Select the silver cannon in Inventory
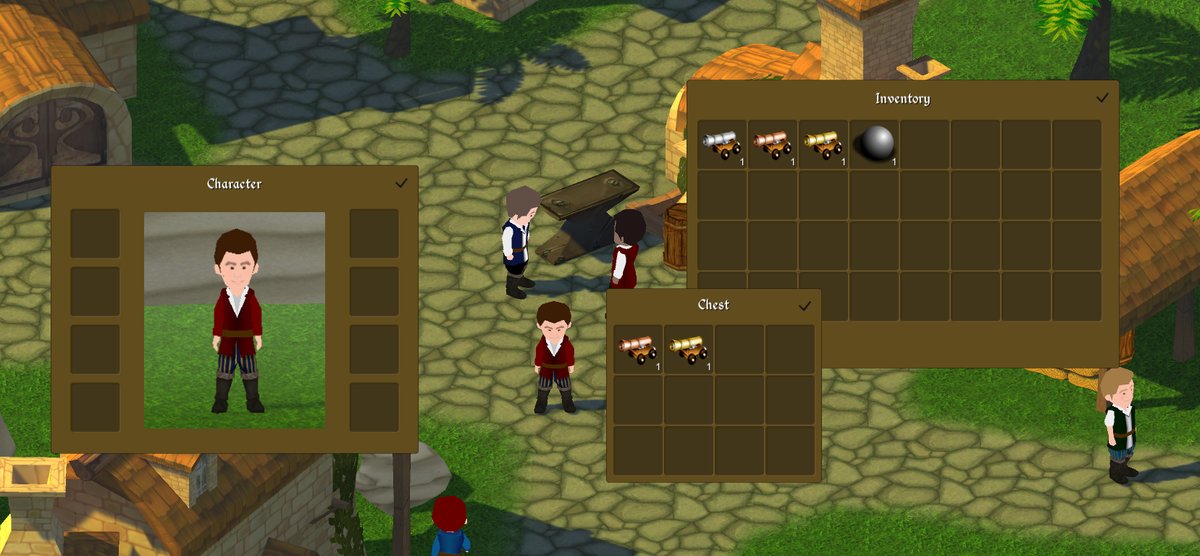This screenshot has width=1200, height=556. 722,144
